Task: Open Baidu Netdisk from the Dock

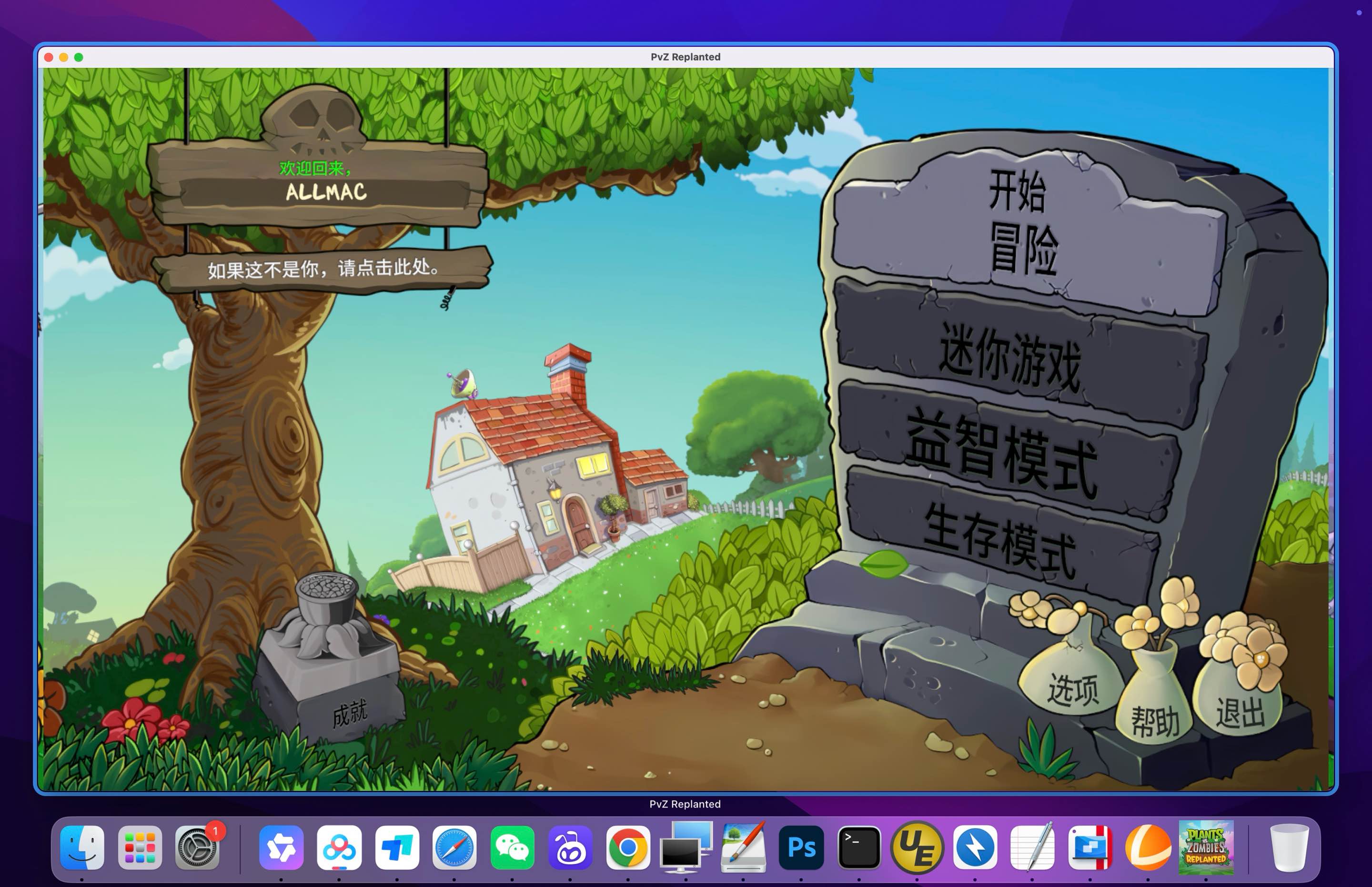Action: (x=340, y=847)
